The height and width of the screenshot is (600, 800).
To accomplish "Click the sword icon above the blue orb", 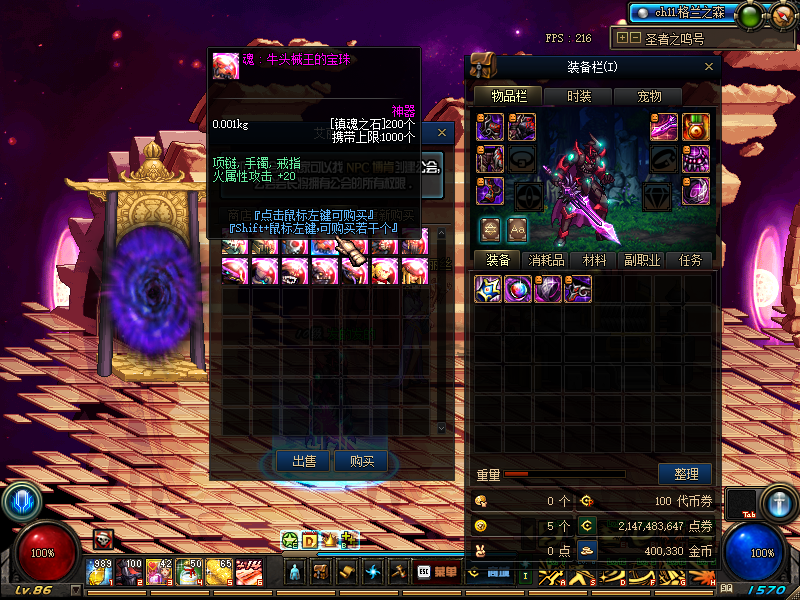I will point(779,500).
